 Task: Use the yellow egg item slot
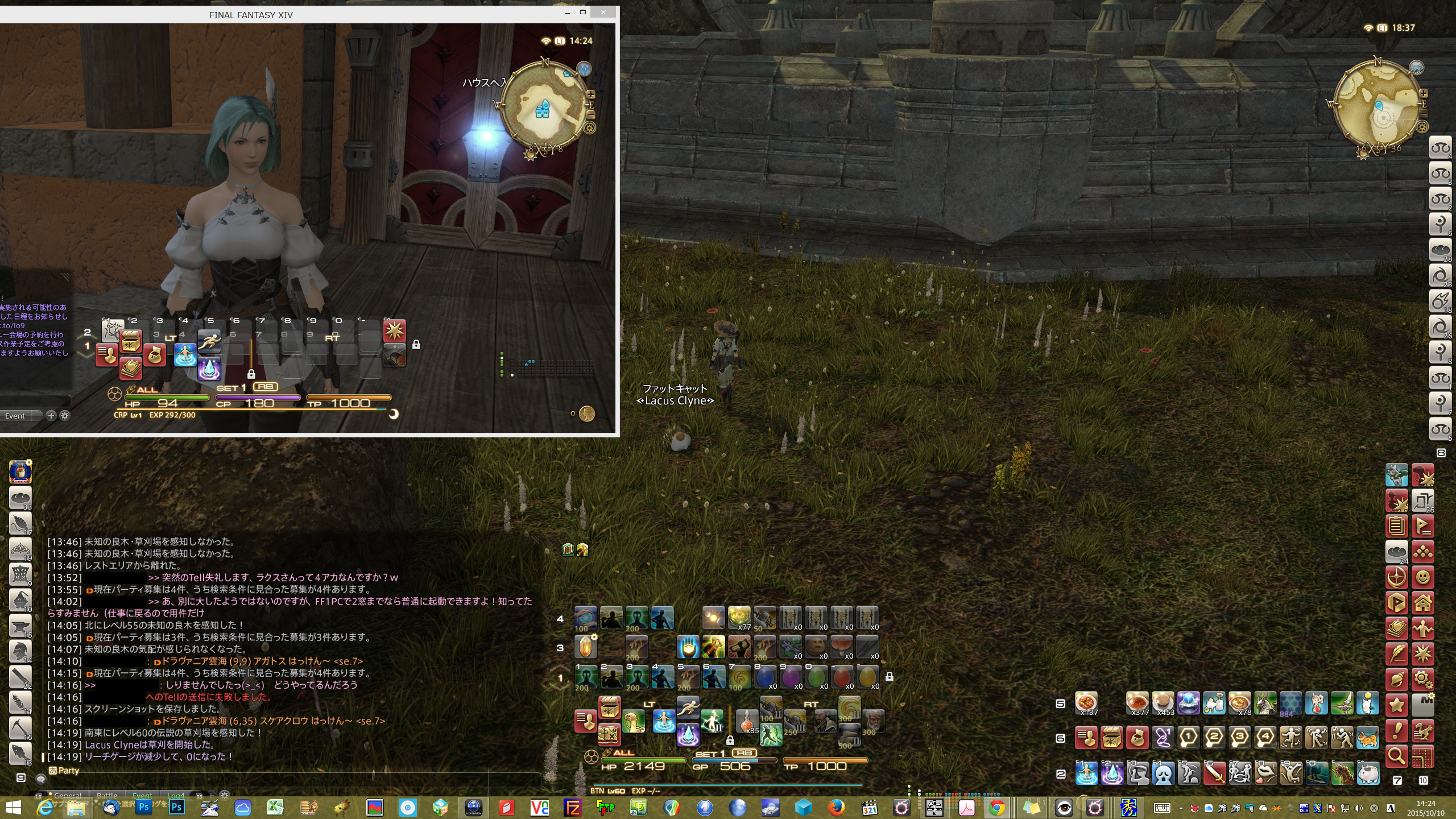pos(867,677)
